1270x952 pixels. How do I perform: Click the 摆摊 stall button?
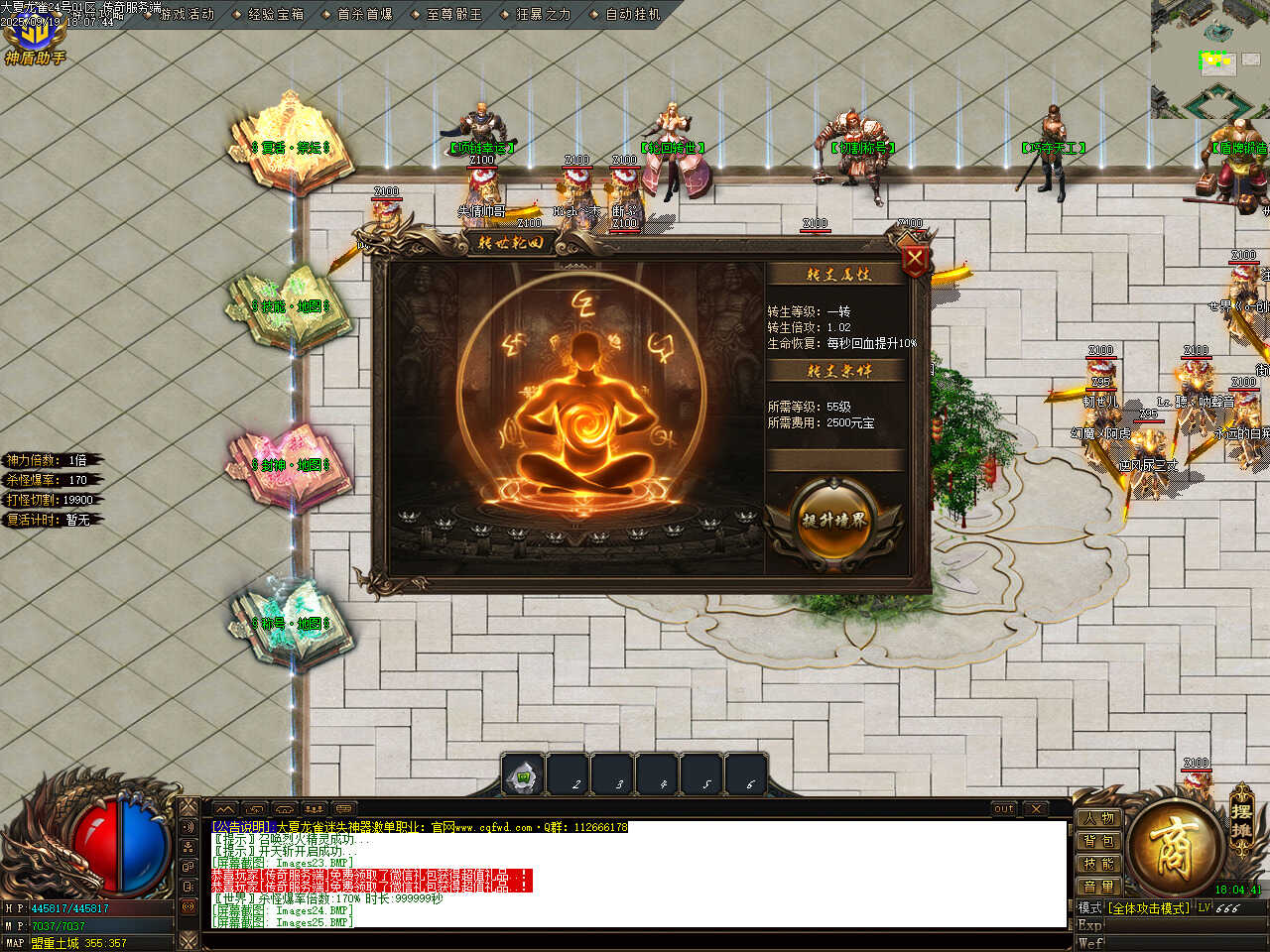coord(1241,818)
